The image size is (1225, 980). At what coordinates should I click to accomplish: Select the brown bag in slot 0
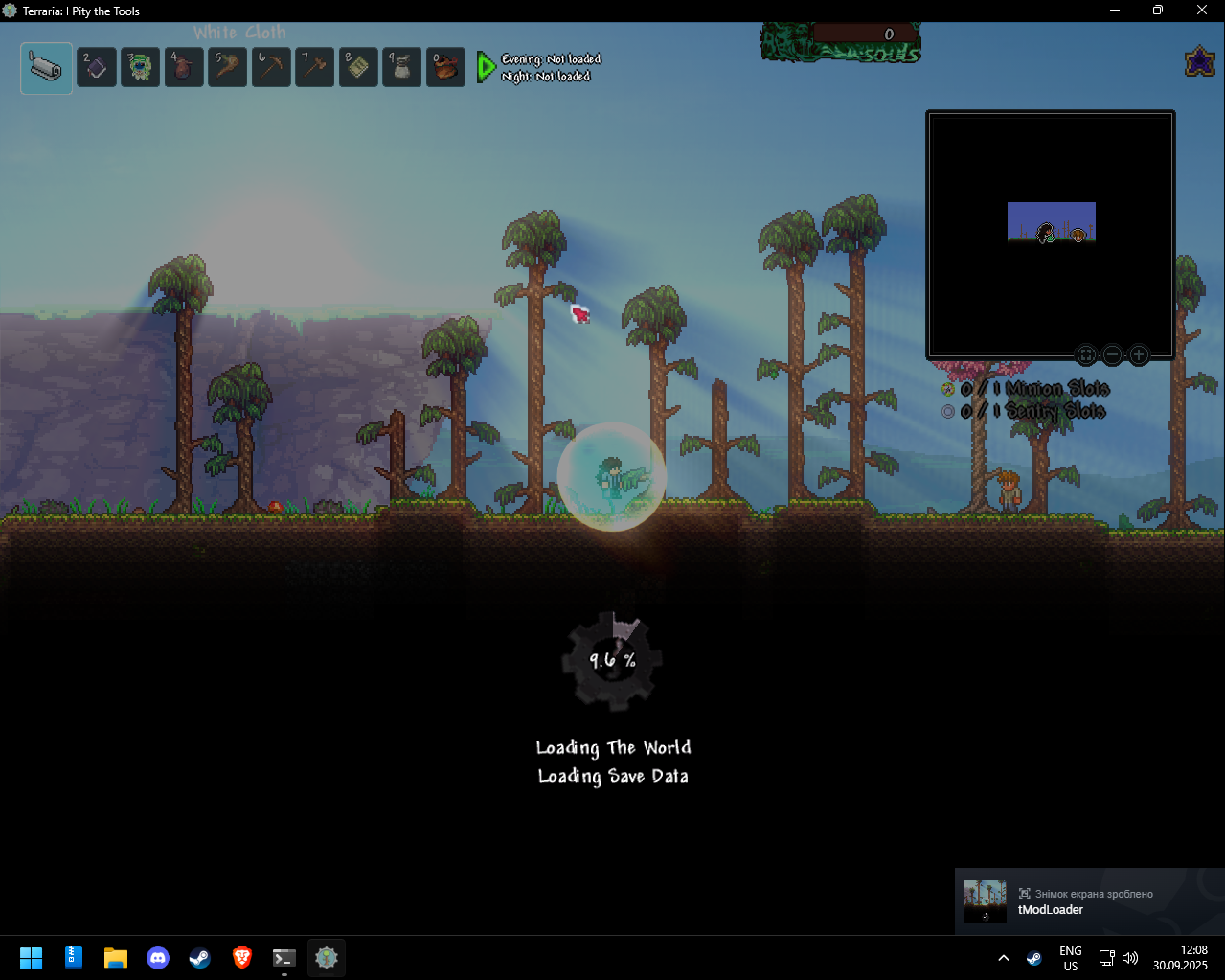[445, 68]
